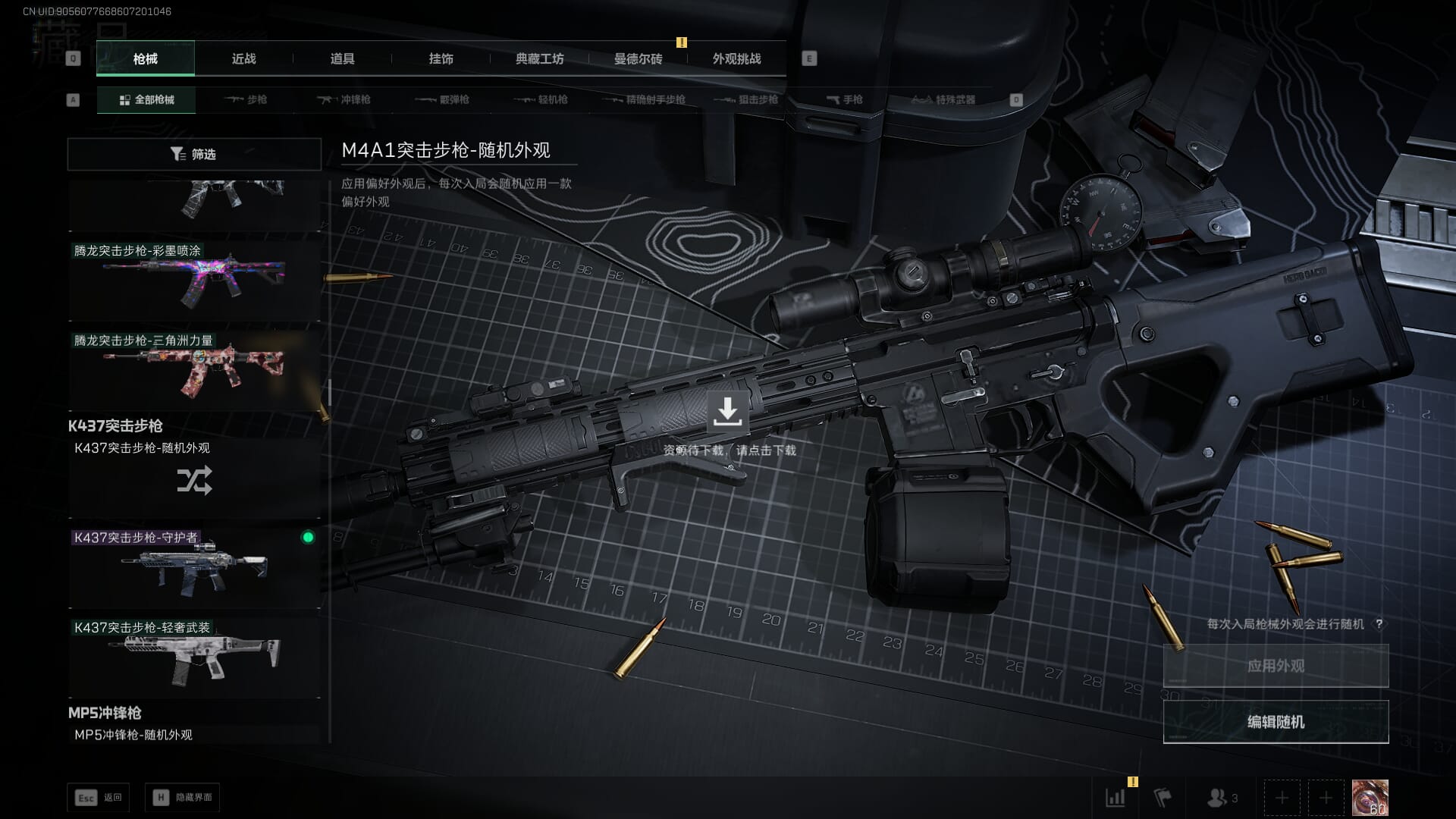The image size is (1456, 819).
Task: Open the 道具 items tab
Action: coord(342,59)
